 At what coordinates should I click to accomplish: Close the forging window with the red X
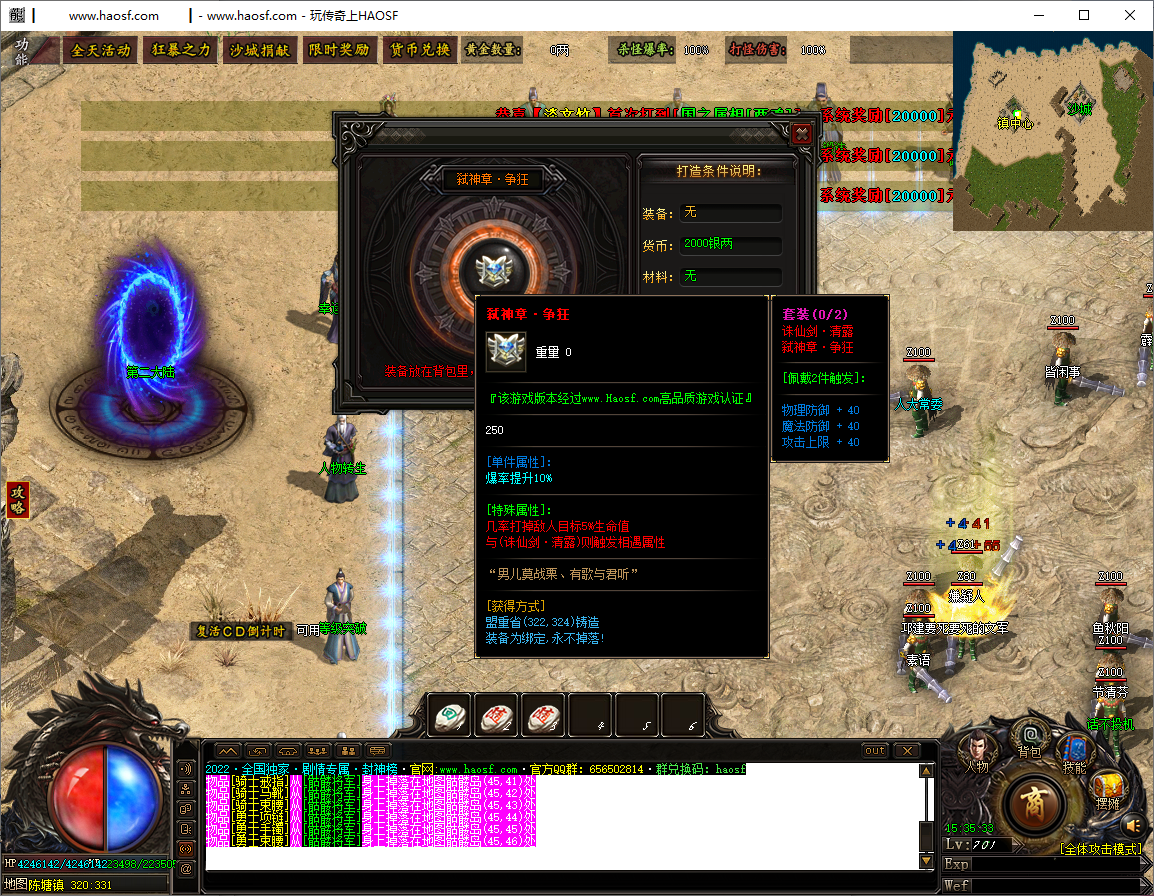point(800,133)
